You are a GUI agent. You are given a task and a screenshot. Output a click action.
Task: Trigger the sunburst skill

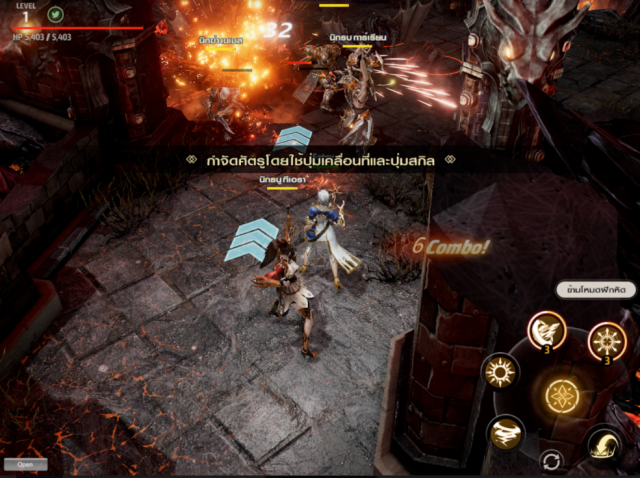tap(499, 371)
